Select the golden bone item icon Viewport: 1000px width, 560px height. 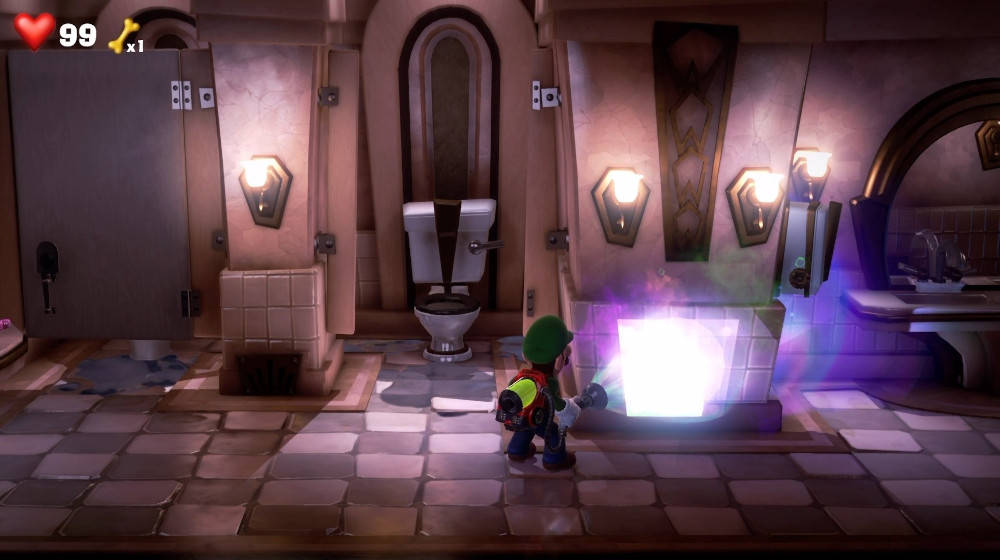(123, 36)
